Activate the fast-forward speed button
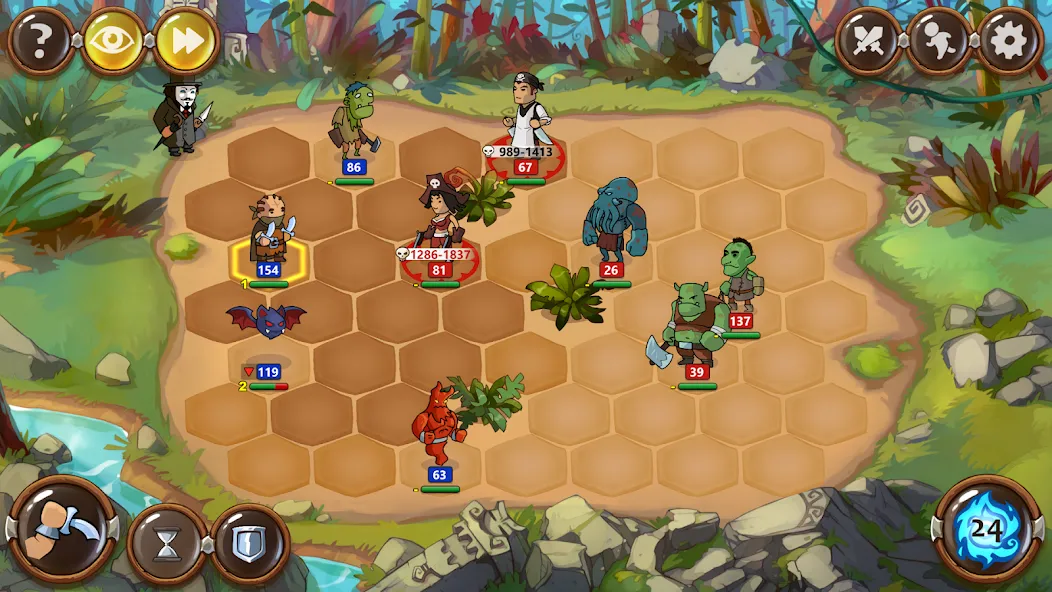Viewport: 1052px width, 592px height. [186, 41]
